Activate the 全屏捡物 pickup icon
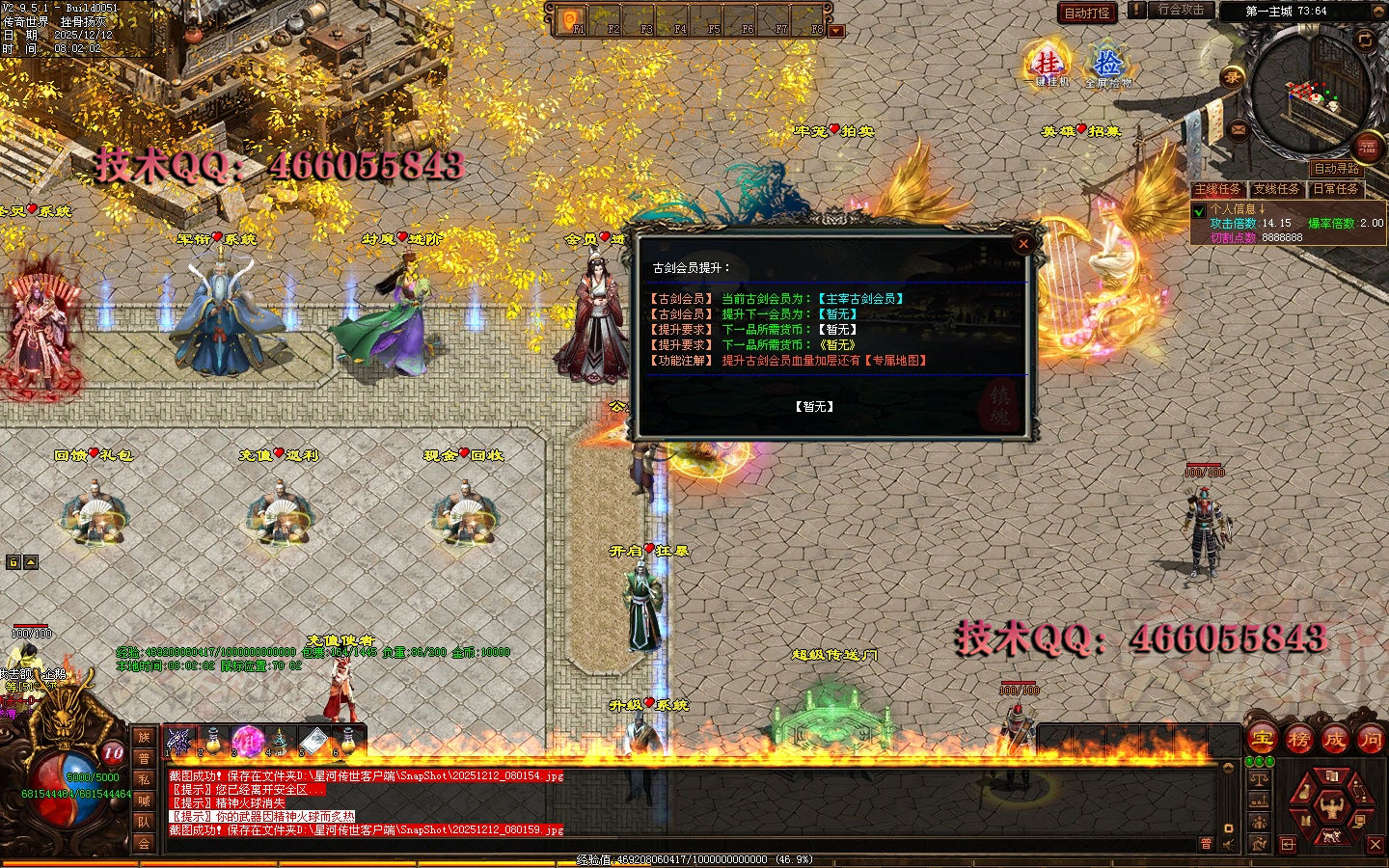Image resolution: width=1389 pixels, height=868 pixels. pos(1108,66)
